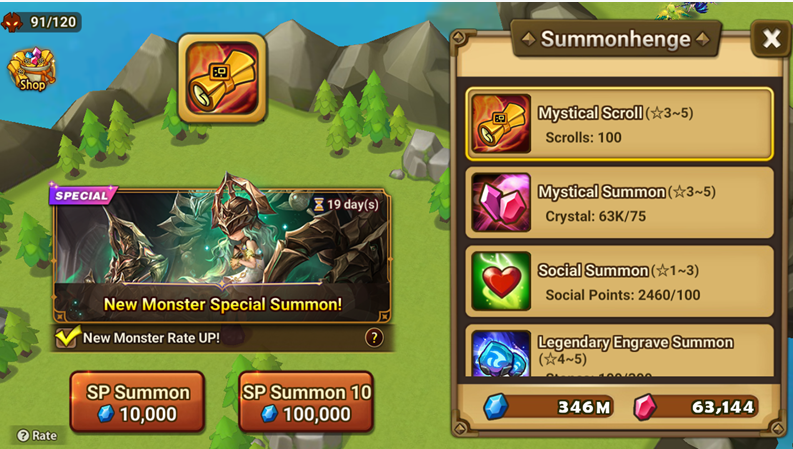This screenshot has height=449, width=793.
Task: Tap SP Summon for 10,000 mana
Action: pyautogui.click(x=136, y=403)
